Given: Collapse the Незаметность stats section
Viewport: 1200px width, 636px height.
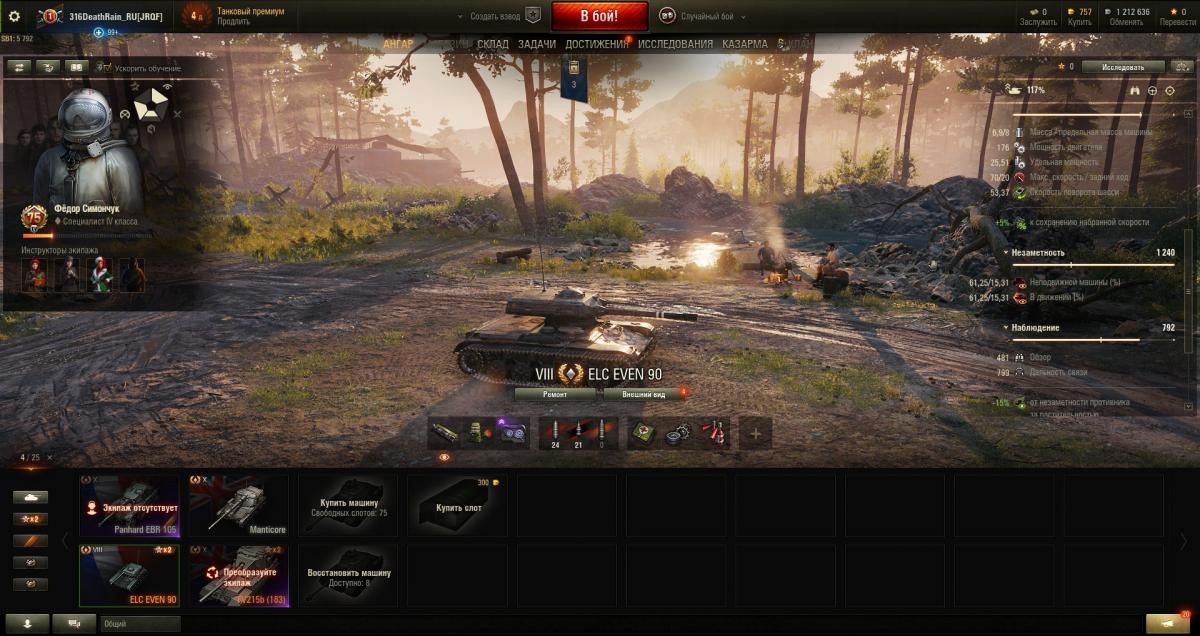Looking at the screenshot, I should (x=1006, y=253).
